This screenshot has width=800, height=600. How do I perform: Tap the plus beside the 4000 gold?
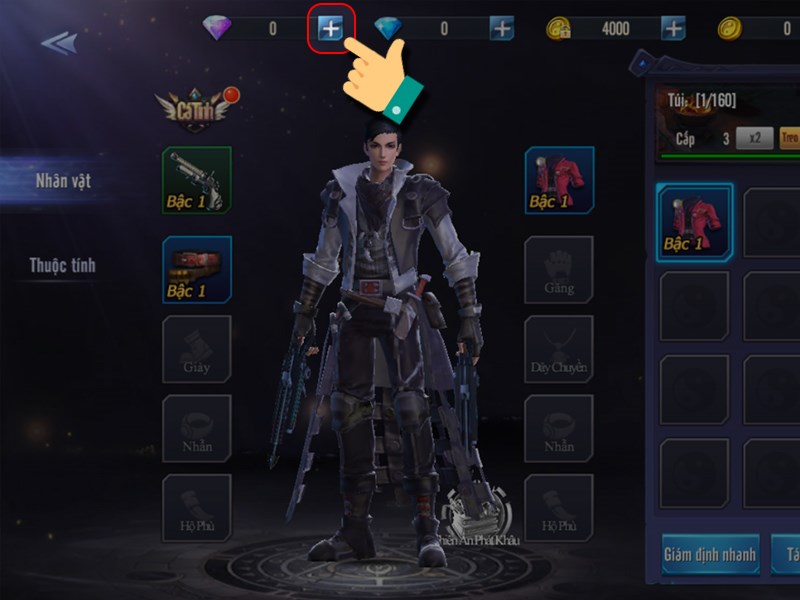(x=674, y=29)
